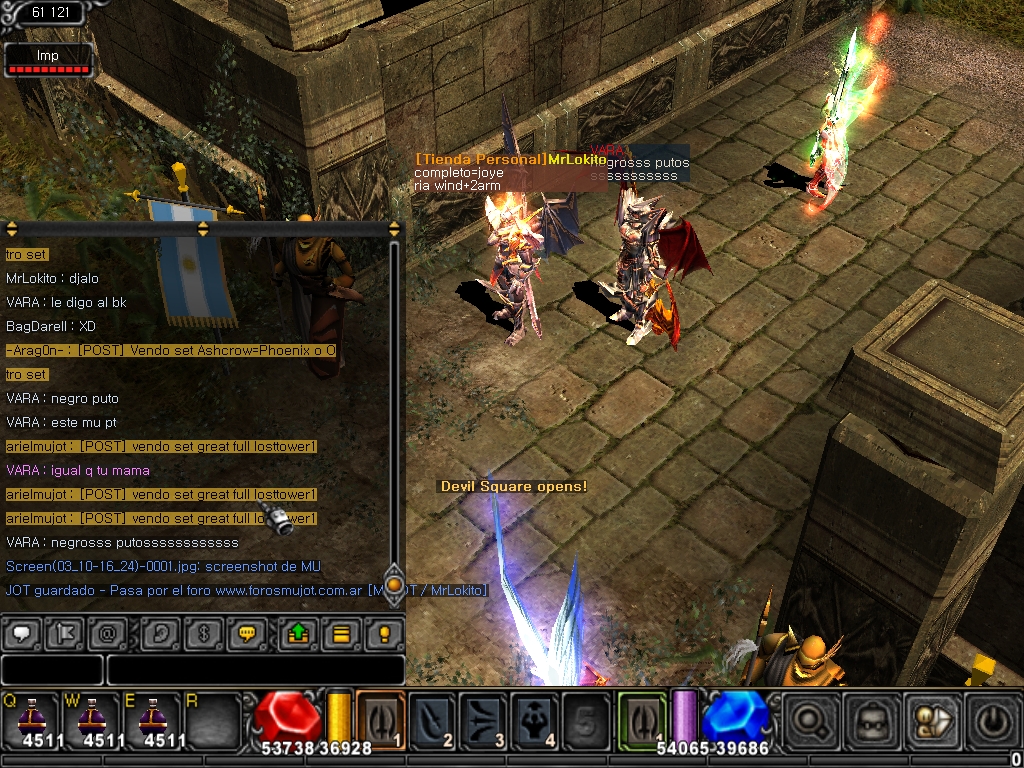
Task: Toggle the ear whisper button
Action: (x=160, y=633)
